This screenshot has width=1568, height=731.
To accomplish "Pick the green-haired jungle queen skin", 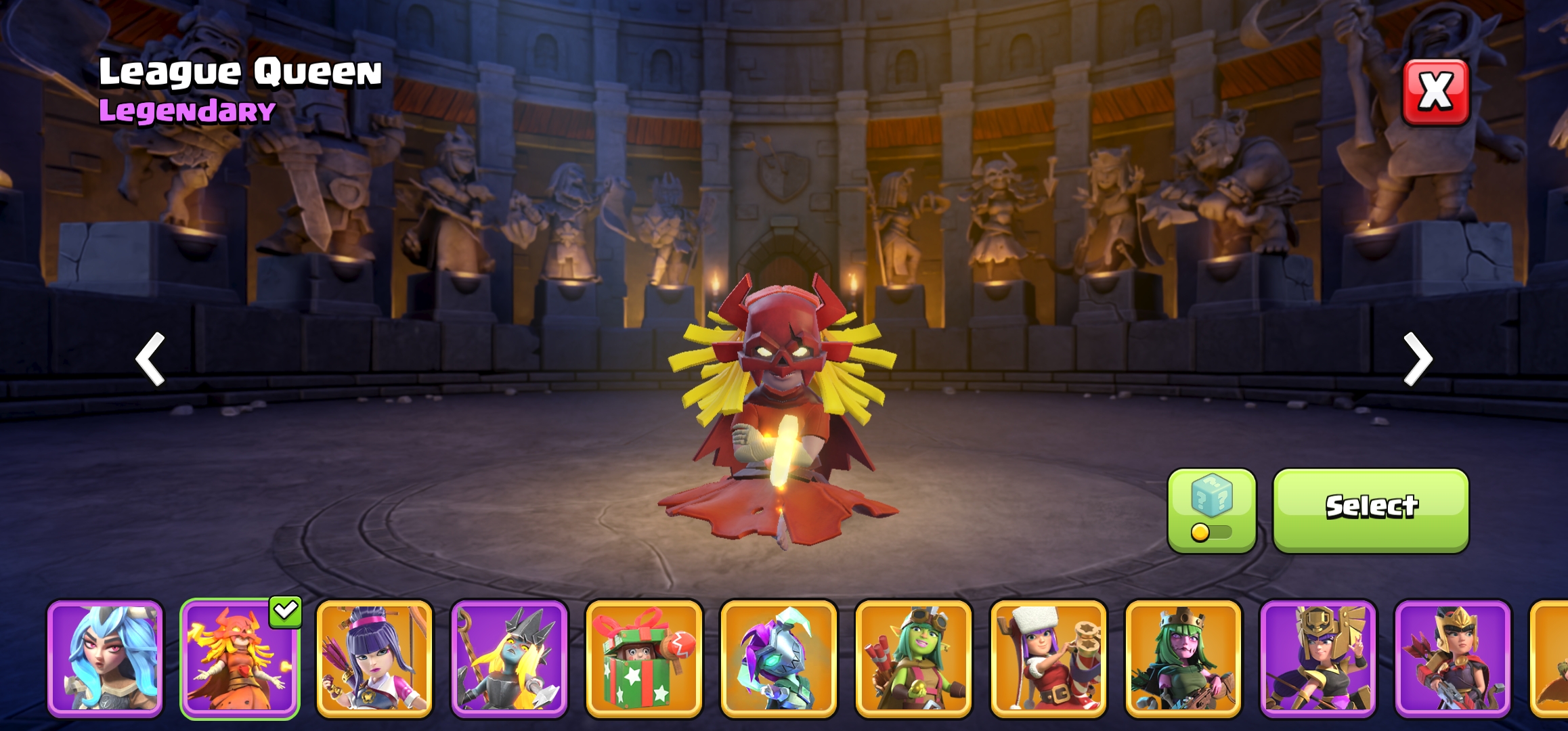I will [1183, 658].
